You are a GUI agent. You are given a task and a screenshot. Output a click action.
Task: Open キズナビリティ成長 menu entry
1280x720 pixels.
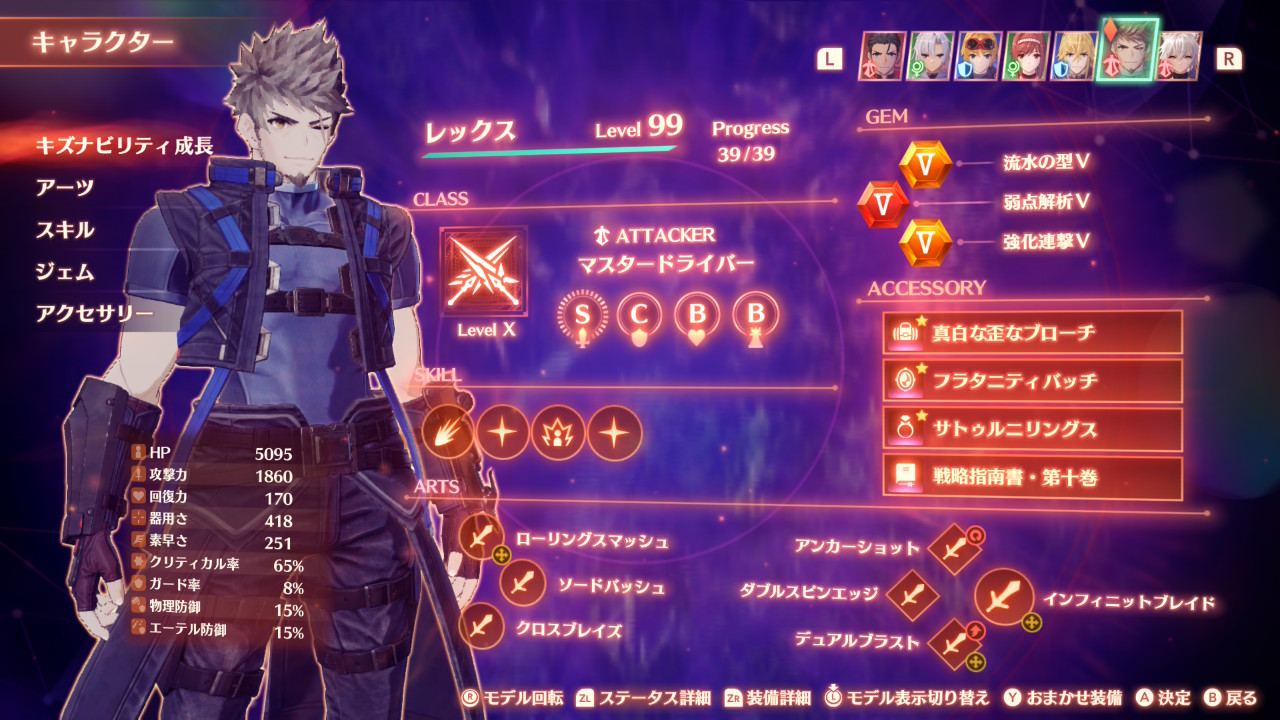click(x=124, y=146)
